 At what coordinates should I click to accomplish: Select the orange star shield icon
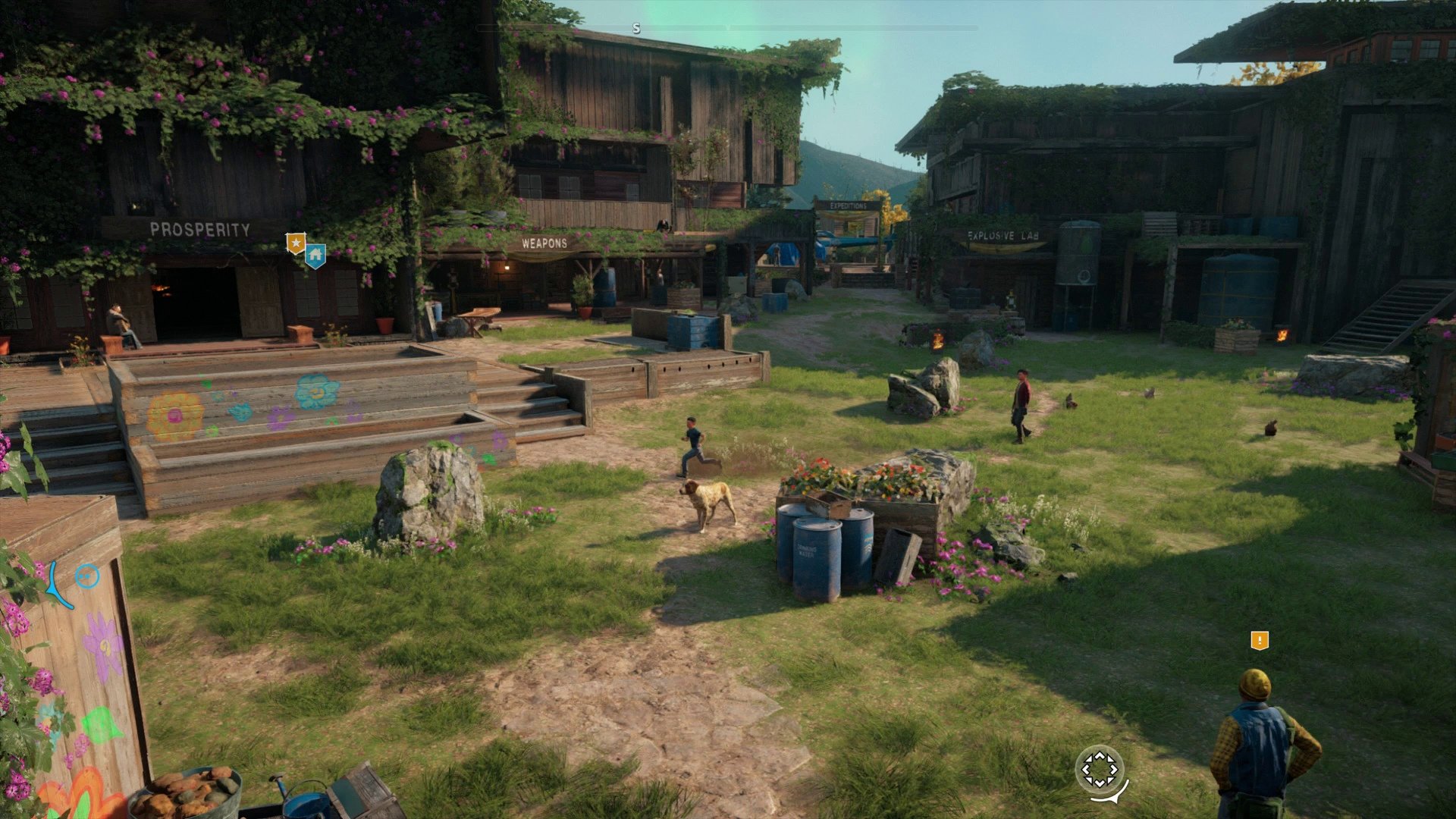point(295,243)
